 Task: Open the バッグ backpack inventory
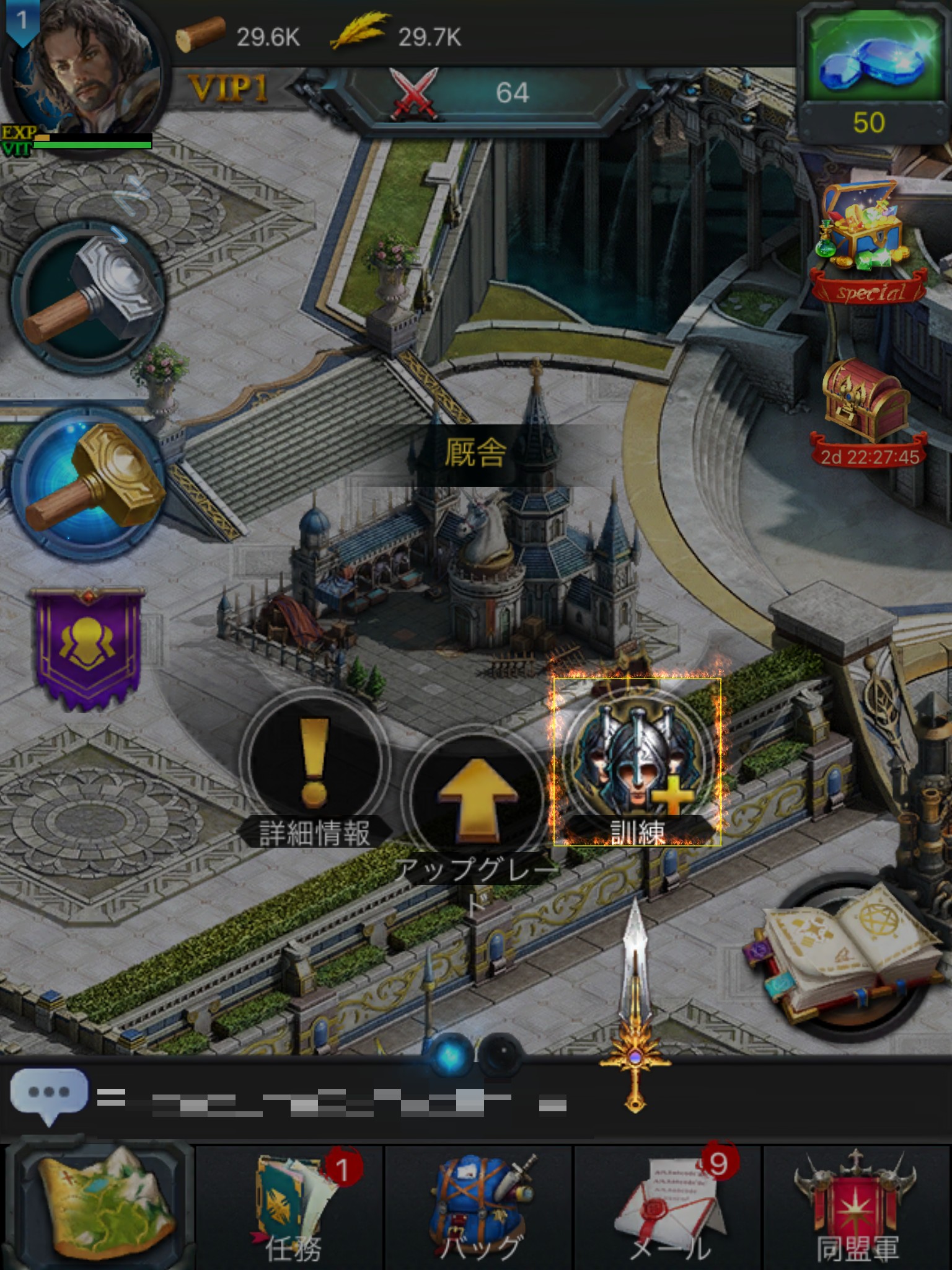coord(478,1206)
